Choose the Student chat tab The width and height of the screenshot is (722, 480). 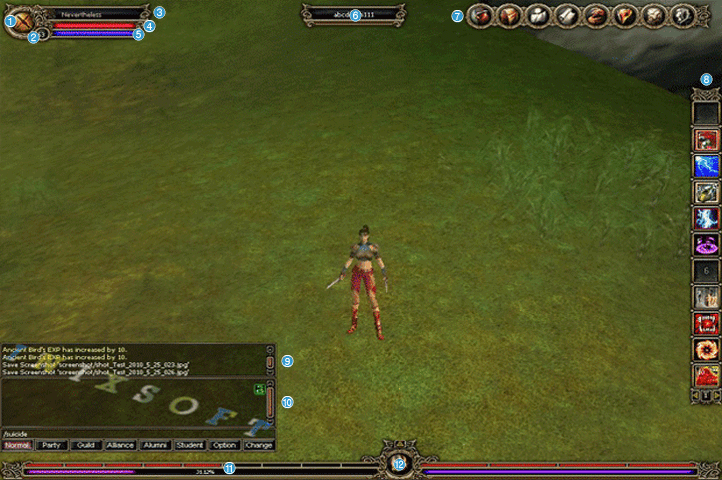point(190,445)
